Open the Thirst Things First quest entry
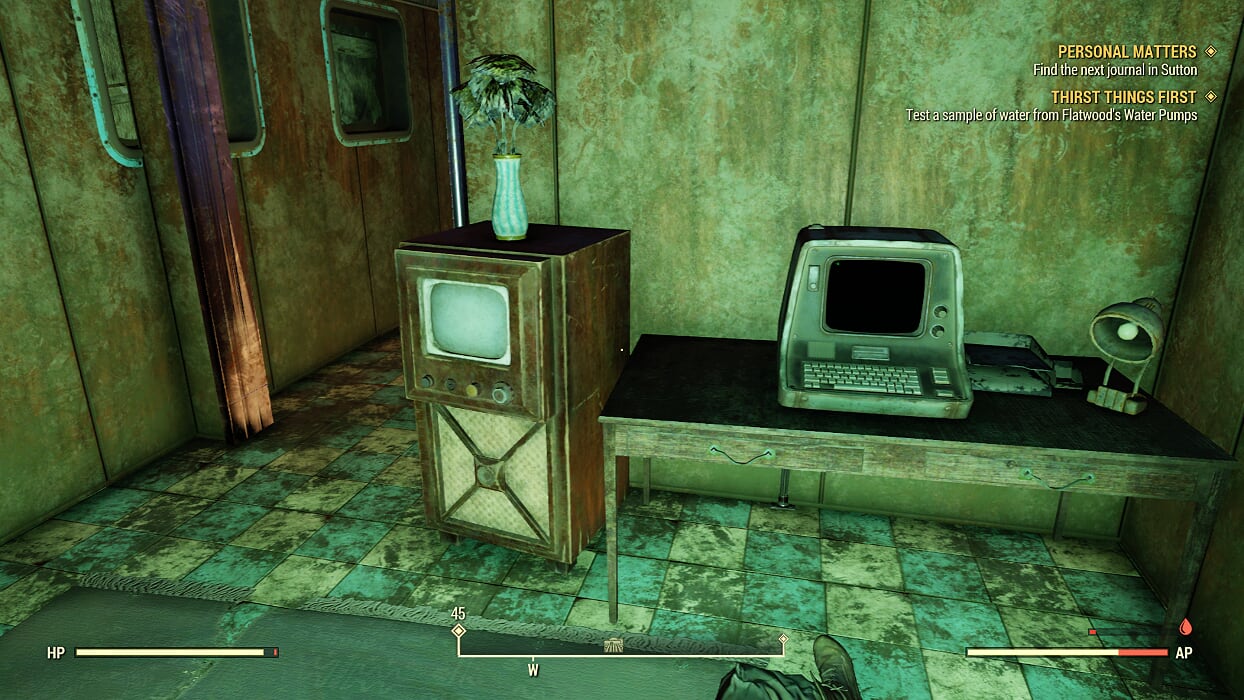 (x=1123, y=97)
